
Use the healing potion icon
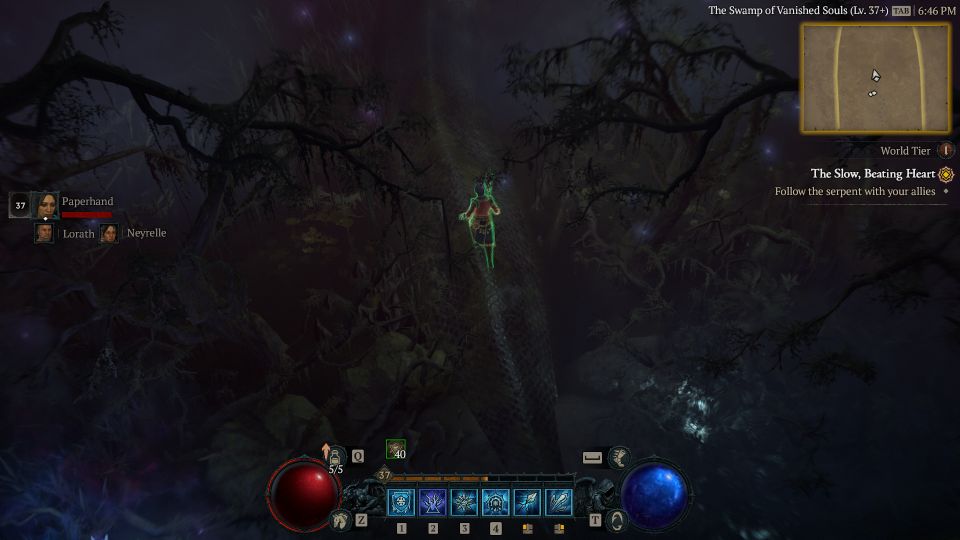point(337,456)
